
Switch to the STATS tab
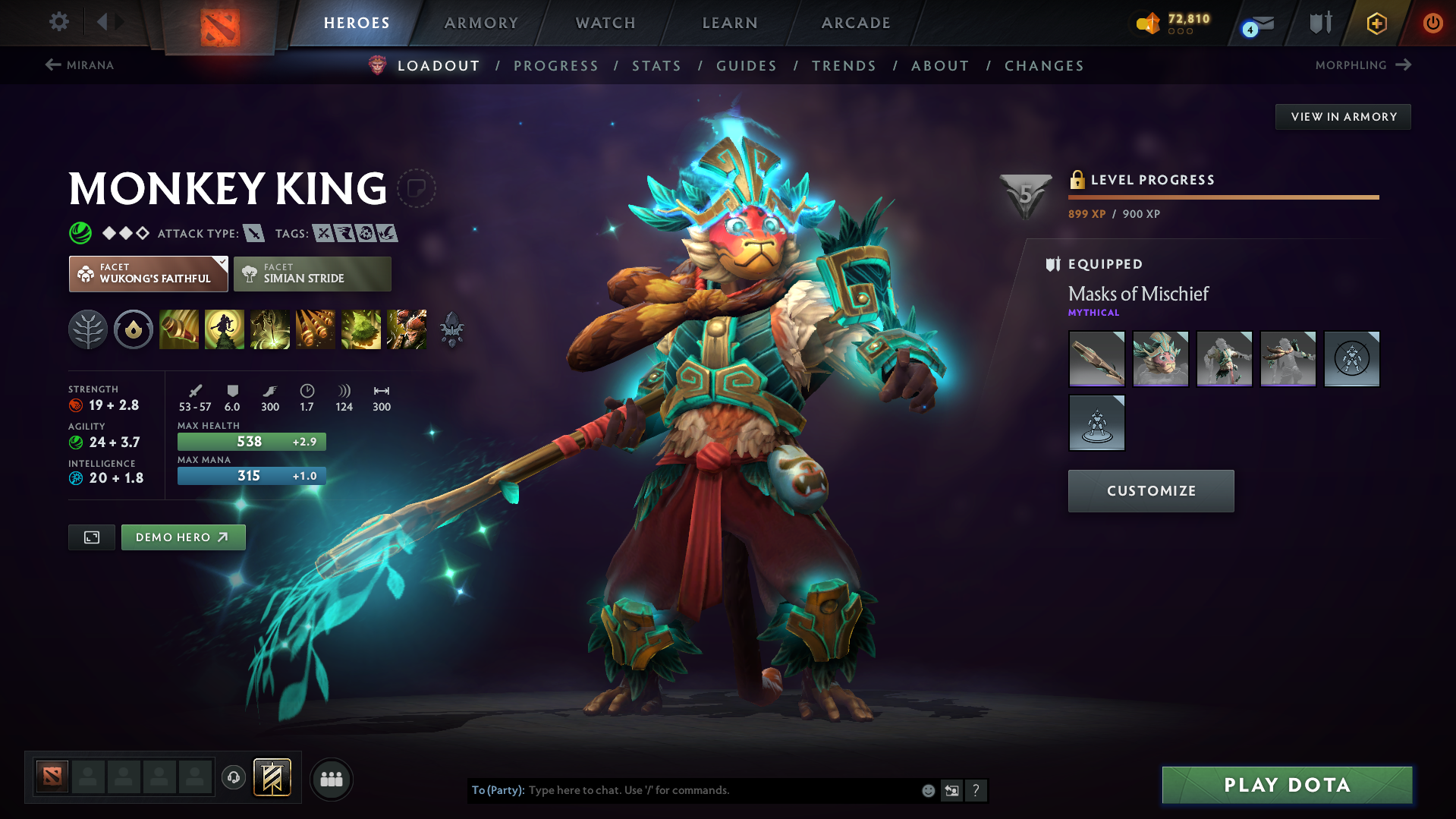pyautogui.click(x=656, y=66)
